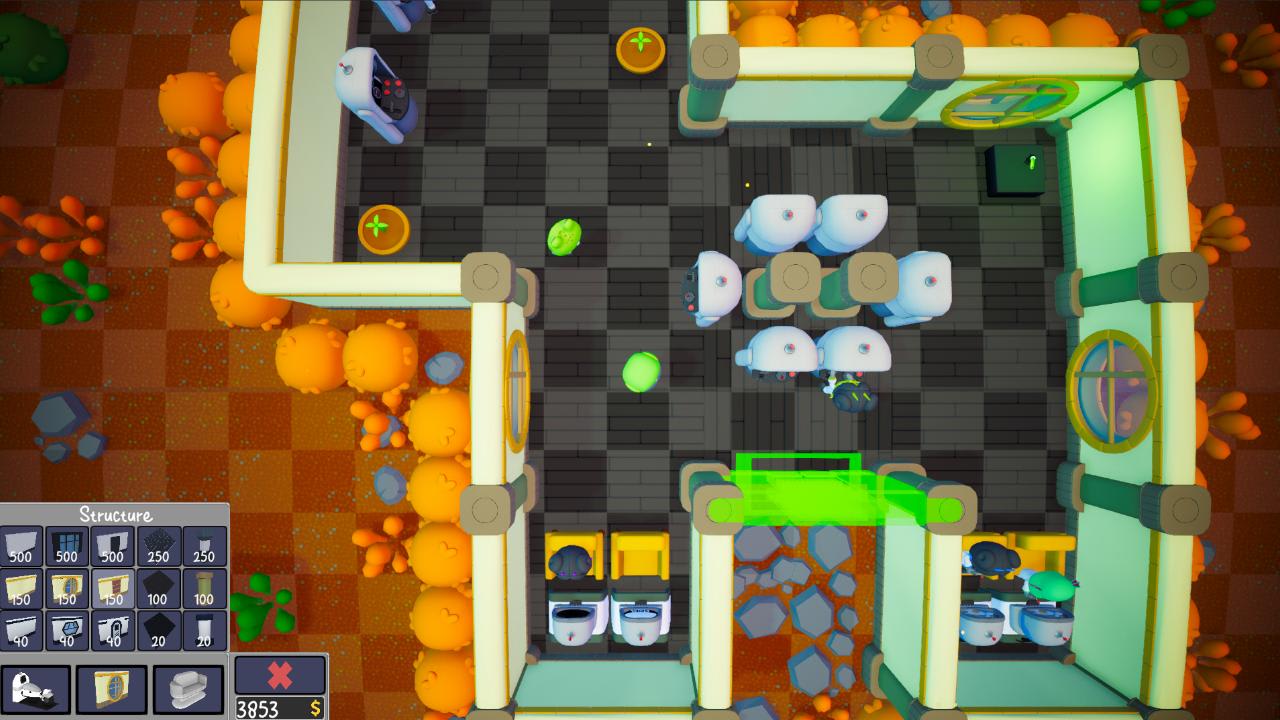This screenshot has width=1280, height=720.
Task: Select the 500-cost plain wall in Structure panel
Action: 20,545
